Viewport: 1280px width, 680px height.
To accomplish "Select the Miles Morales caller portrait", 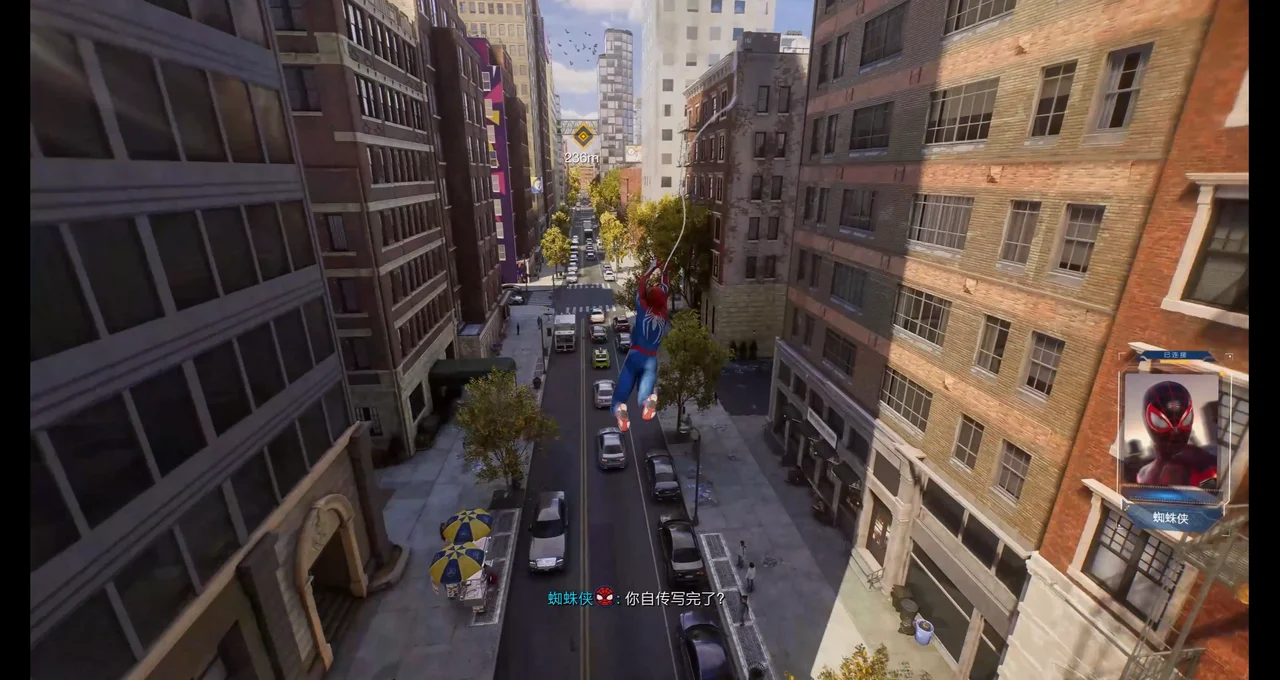I will tap(1170, 430).
